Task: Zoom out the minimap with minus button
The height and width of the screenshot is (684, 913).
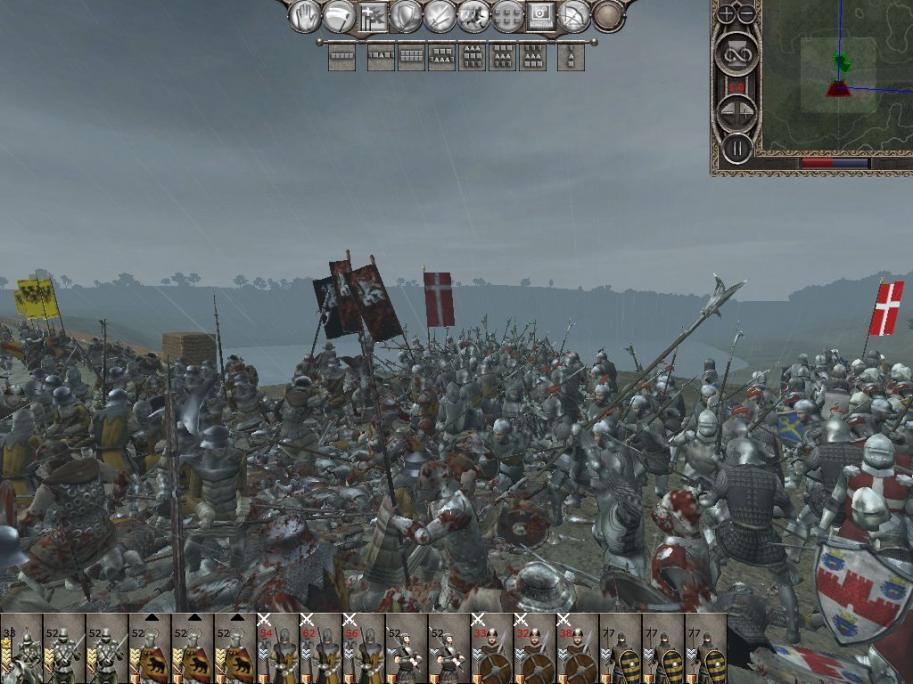Action: click(x=746, y=15)
